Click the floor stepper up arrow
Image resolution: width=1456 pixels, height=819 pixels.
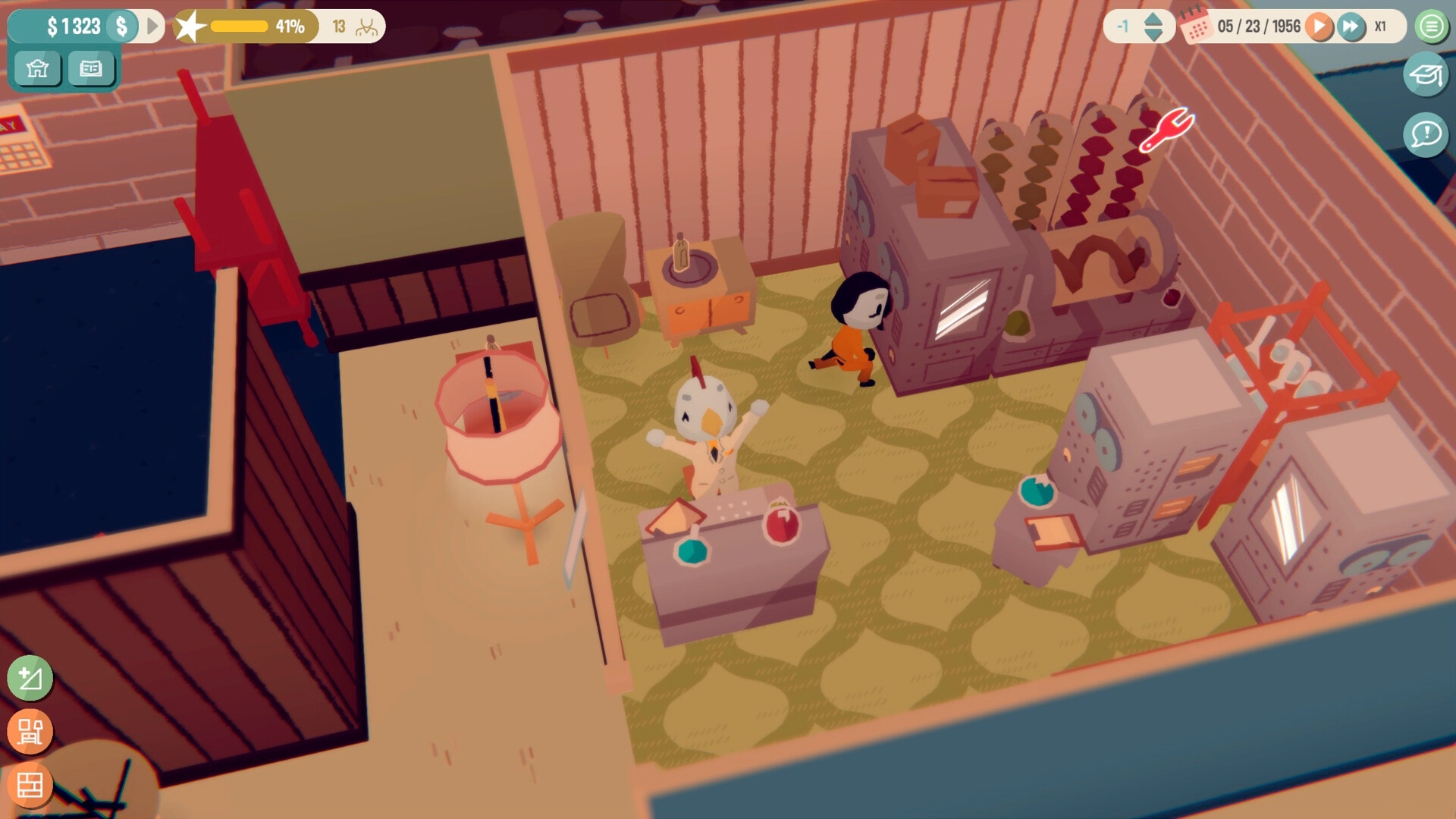1152,20
